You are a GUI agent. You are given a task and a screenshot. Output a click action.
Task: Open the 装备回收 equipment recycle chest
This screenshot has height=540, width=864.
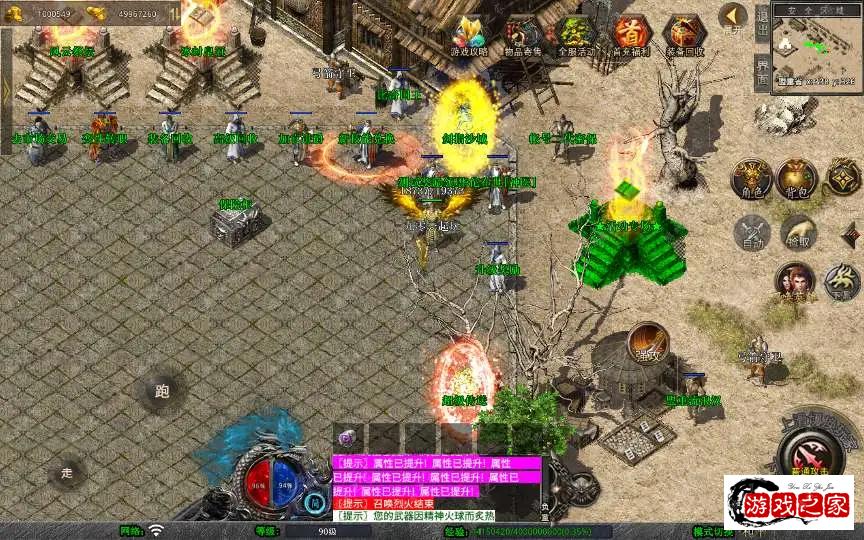[x=684, y=36]
